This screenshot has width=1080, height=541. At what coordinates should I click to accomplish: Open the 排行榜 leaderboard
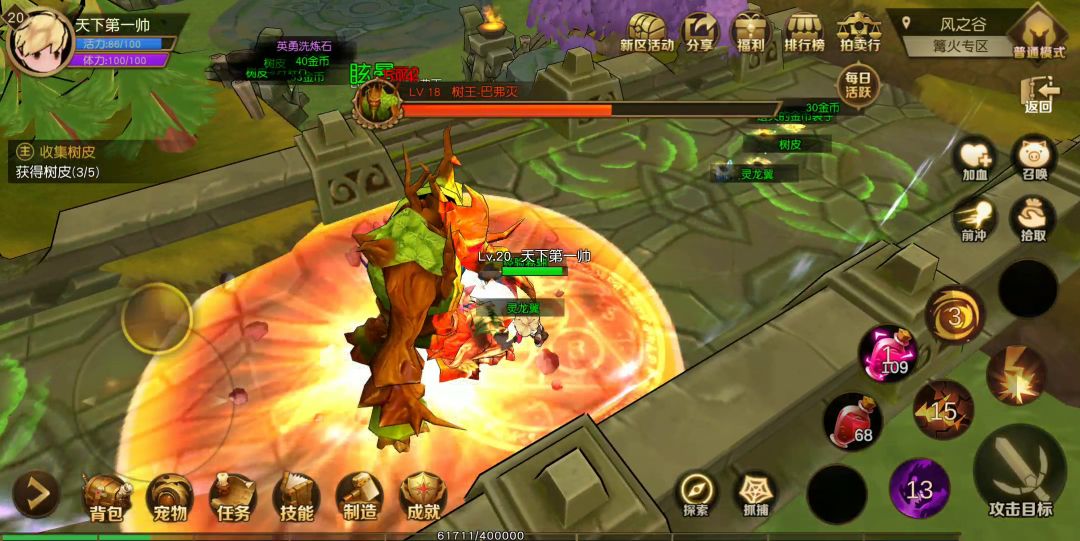(804, 32)
